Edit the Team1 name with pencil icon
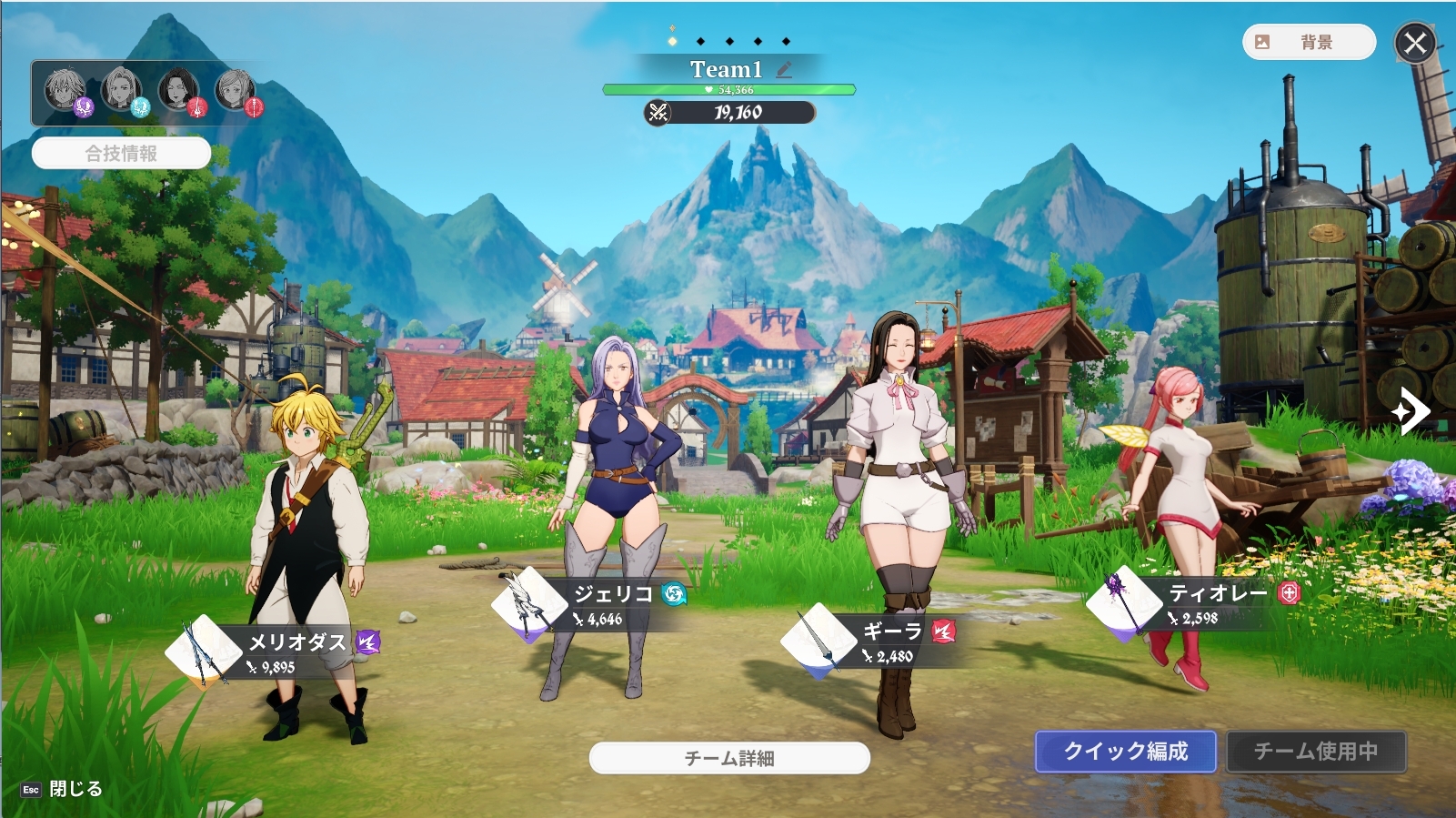This screenshot has width=1456, height=818. pyautogui.click(x=784, y=69)
